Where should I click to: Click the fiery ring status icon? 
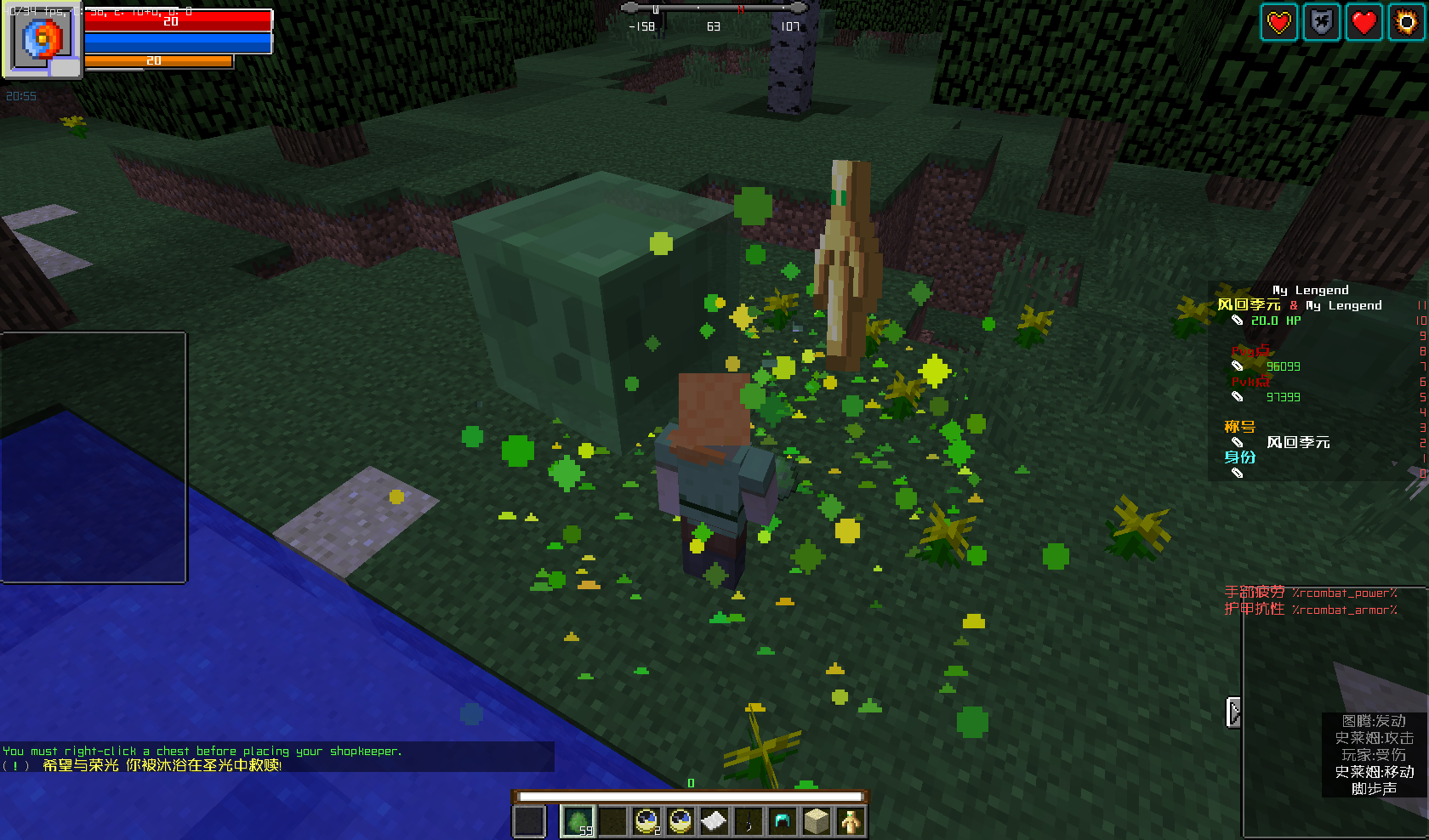(1406, 22)
